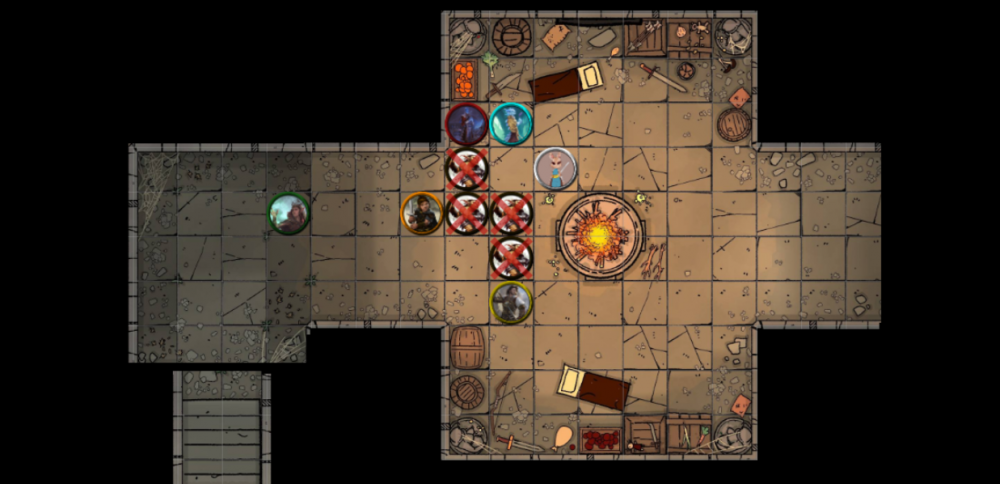Select the green-ringed character token
The height and width of the screenshot is (484, 1000).
tap(289, 213)
